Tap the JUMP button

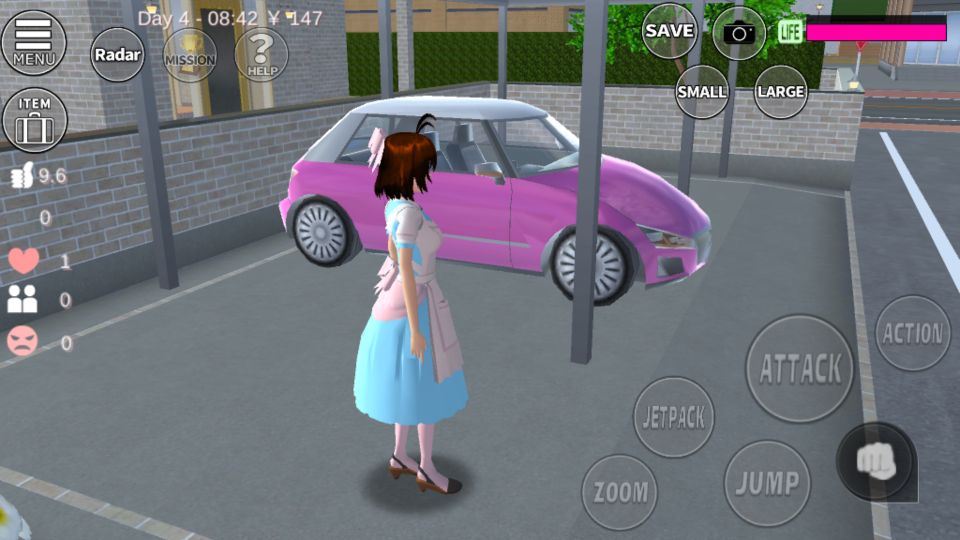point(767,484)
